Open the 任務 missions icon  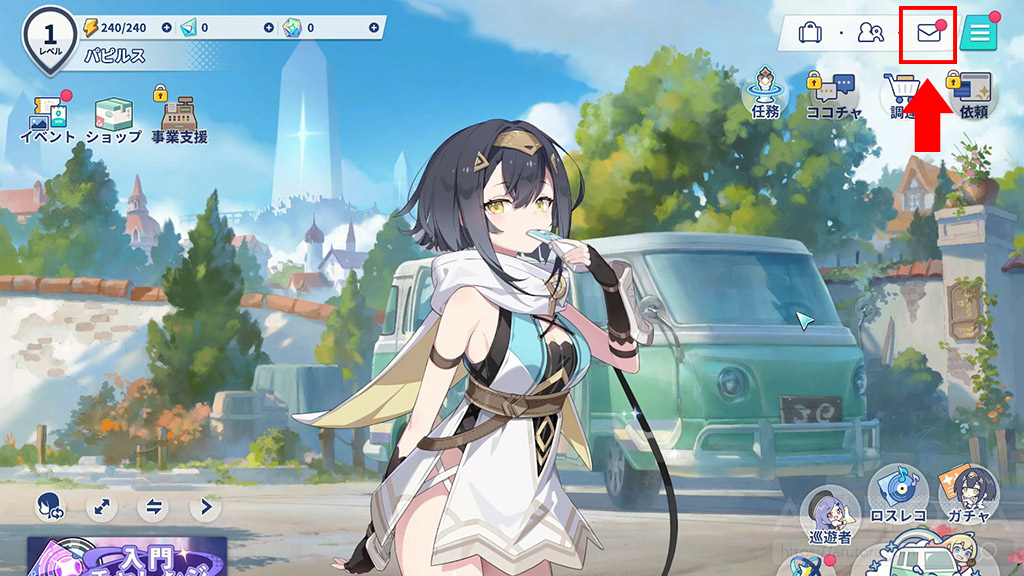coord(765,93)
